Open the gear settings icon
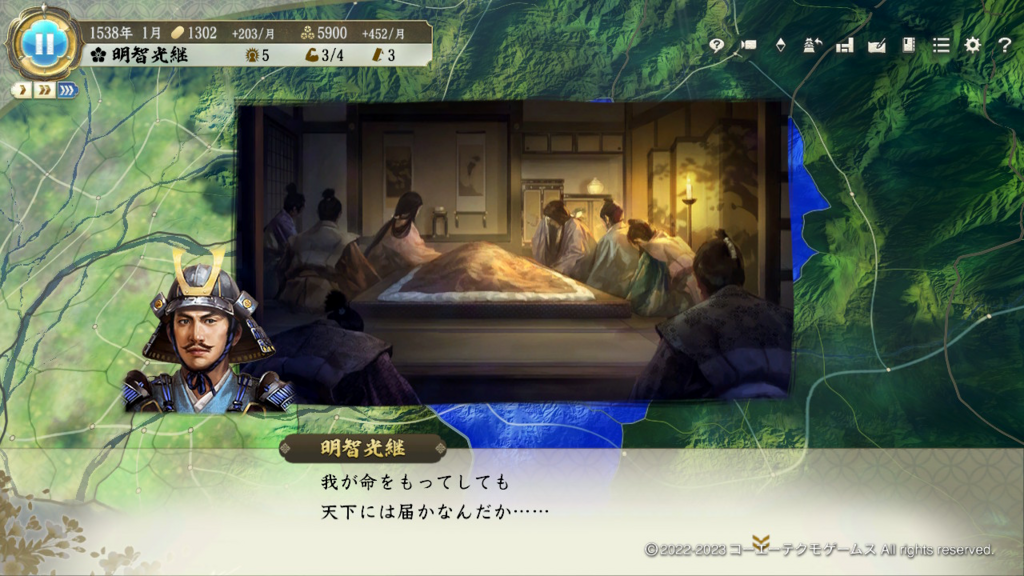This screenshot has height=576, width=1024. (x=972, y=45)
